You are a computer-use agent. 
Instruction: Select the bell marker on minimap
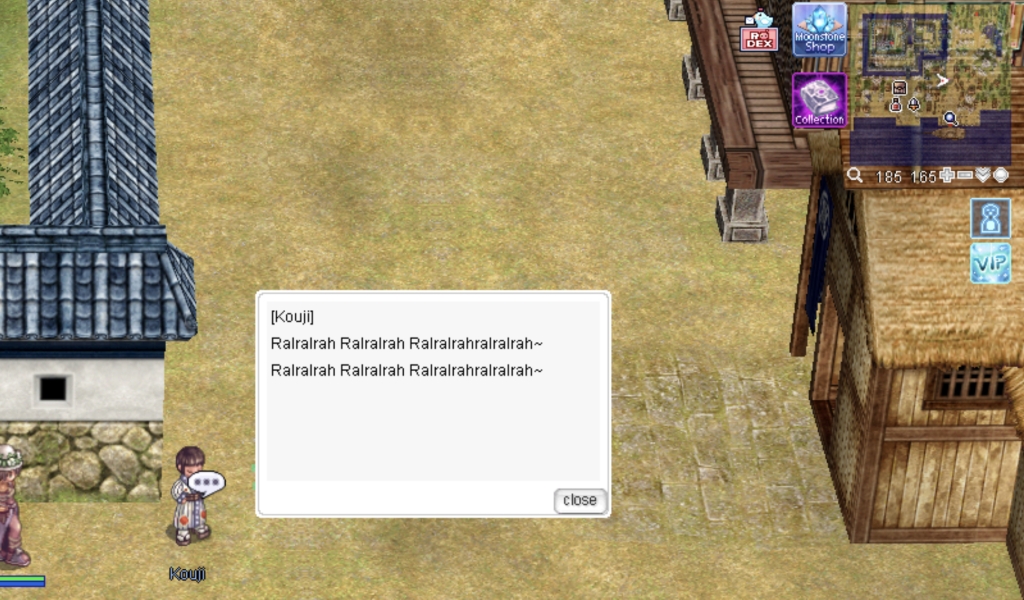coord(913,104)
